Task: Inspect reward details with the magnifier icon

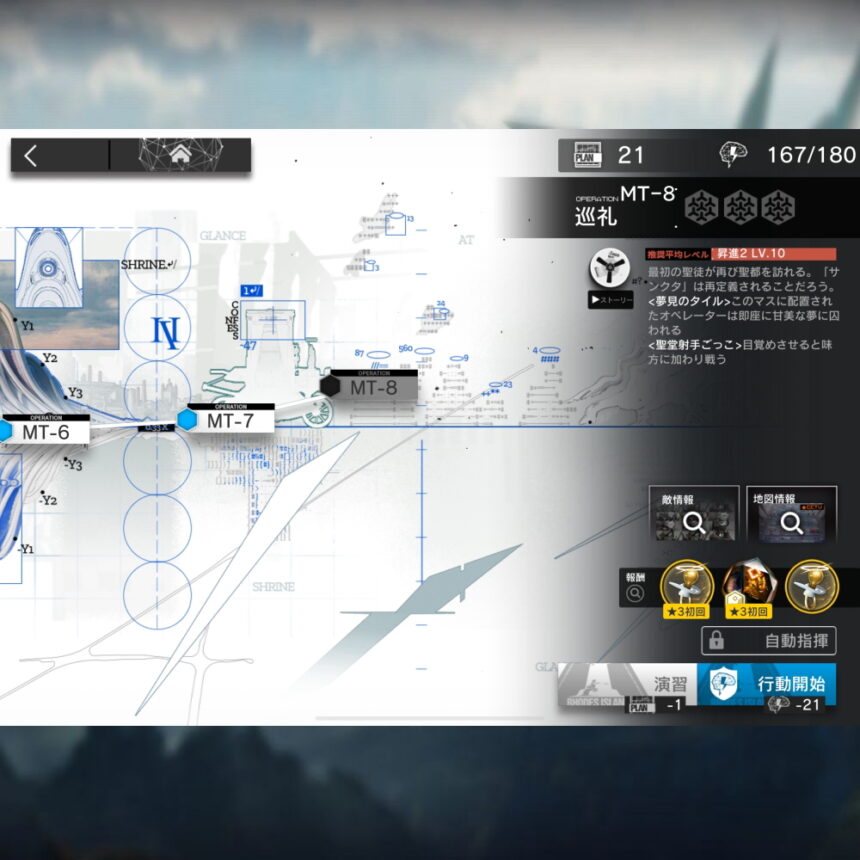Action: click(634, 594)
